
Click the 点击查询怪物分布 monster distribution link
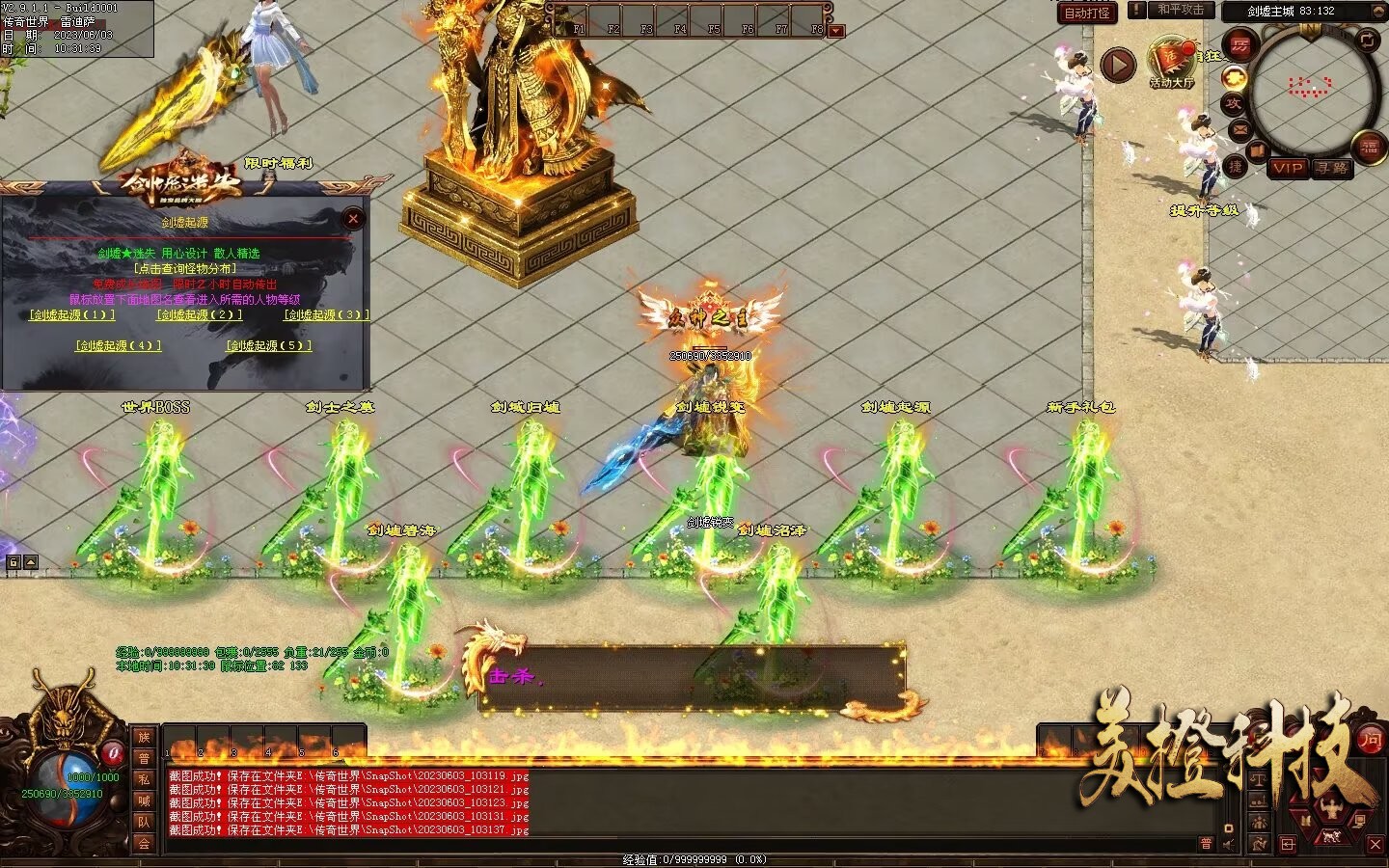[184, 268]
